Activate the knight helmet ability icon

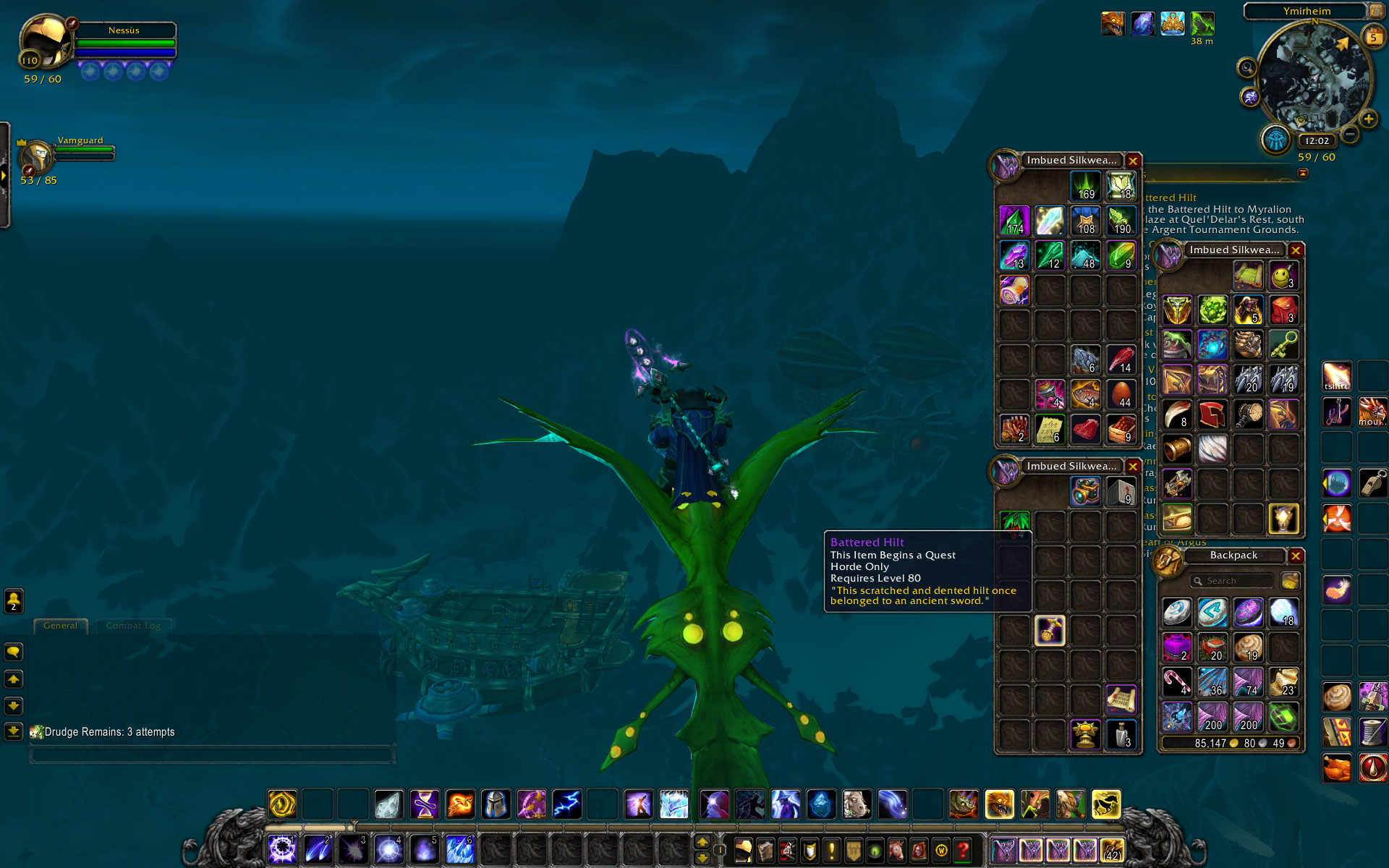496,804
